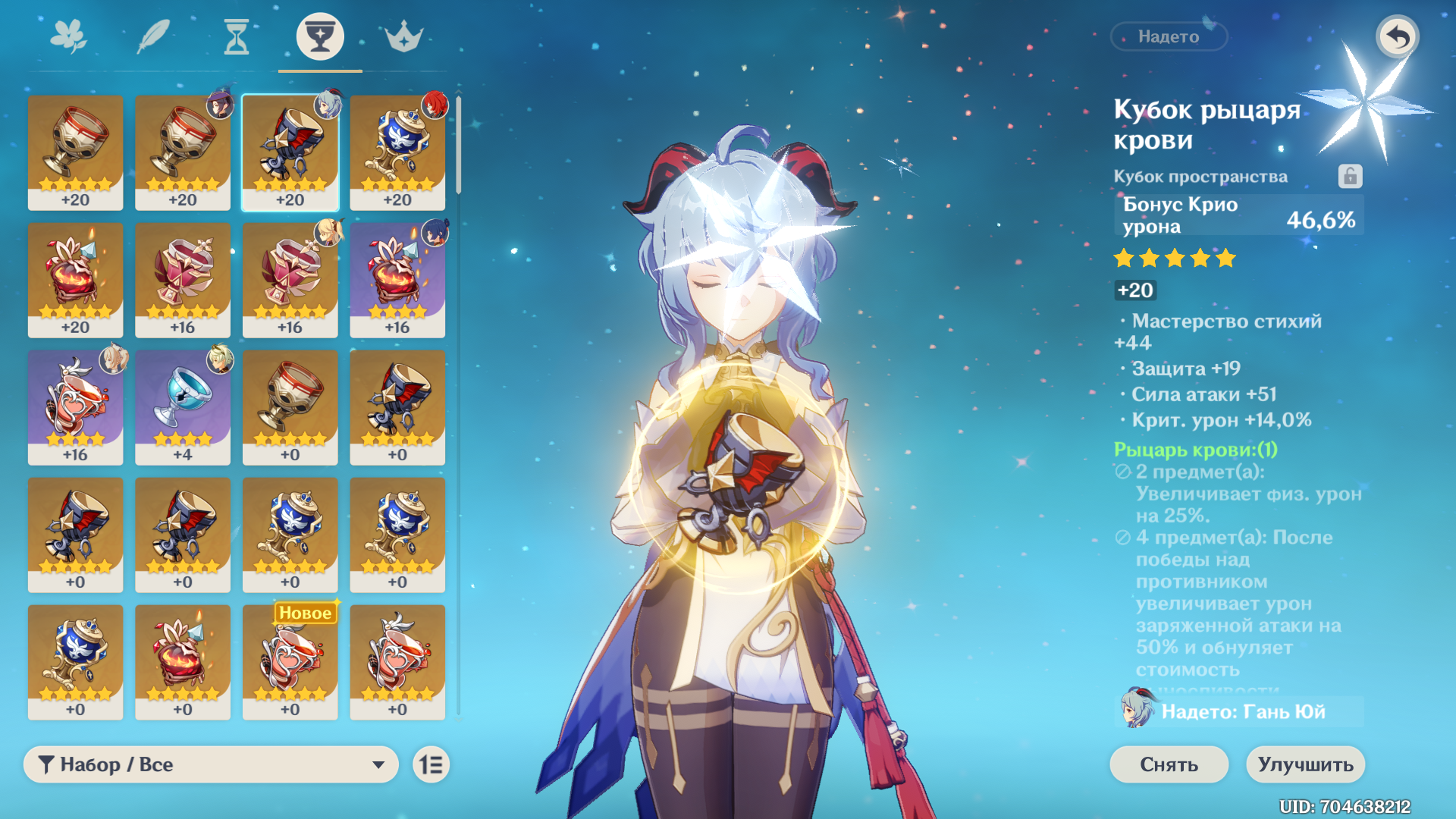Screen dimensions: 1456x819
Task: Select the silver-blue +4 goblet
Action: tap(183, 406)
